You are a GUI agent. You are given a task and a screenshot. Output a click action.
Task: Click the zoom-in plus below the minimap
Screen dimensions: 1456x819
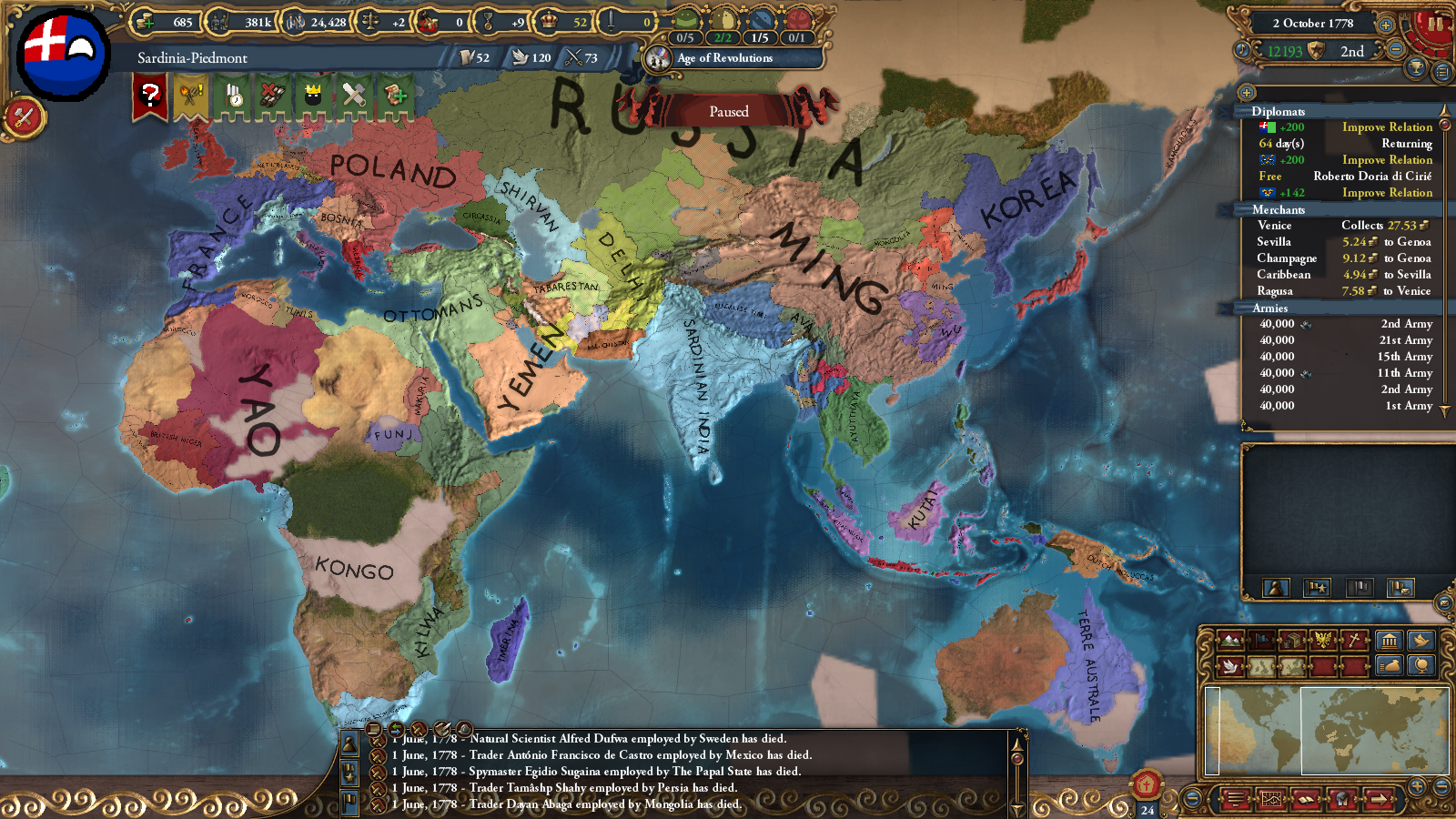(1417, 786)
